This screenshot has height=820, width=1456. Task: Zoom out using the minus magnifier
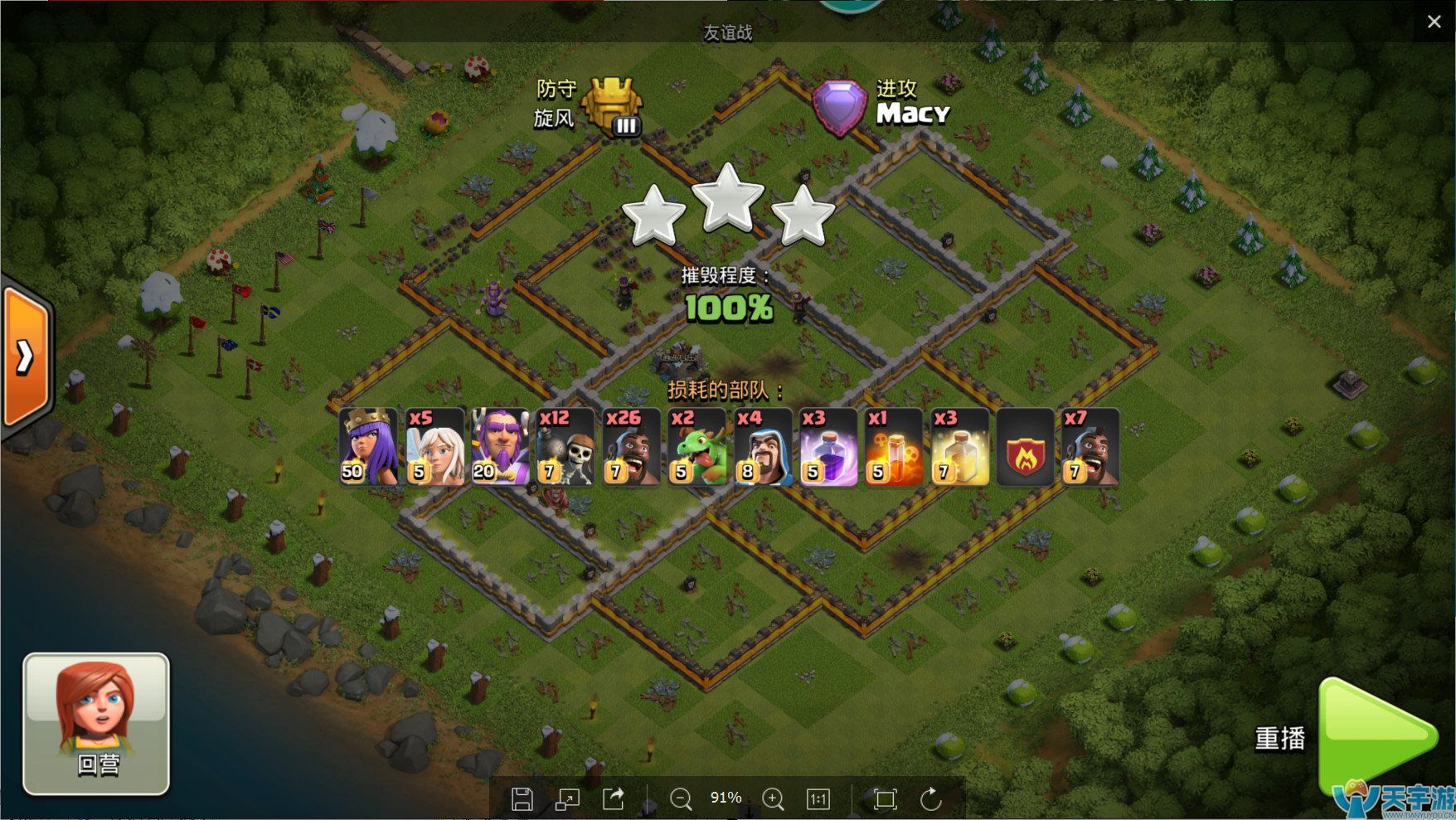[681, 798]
